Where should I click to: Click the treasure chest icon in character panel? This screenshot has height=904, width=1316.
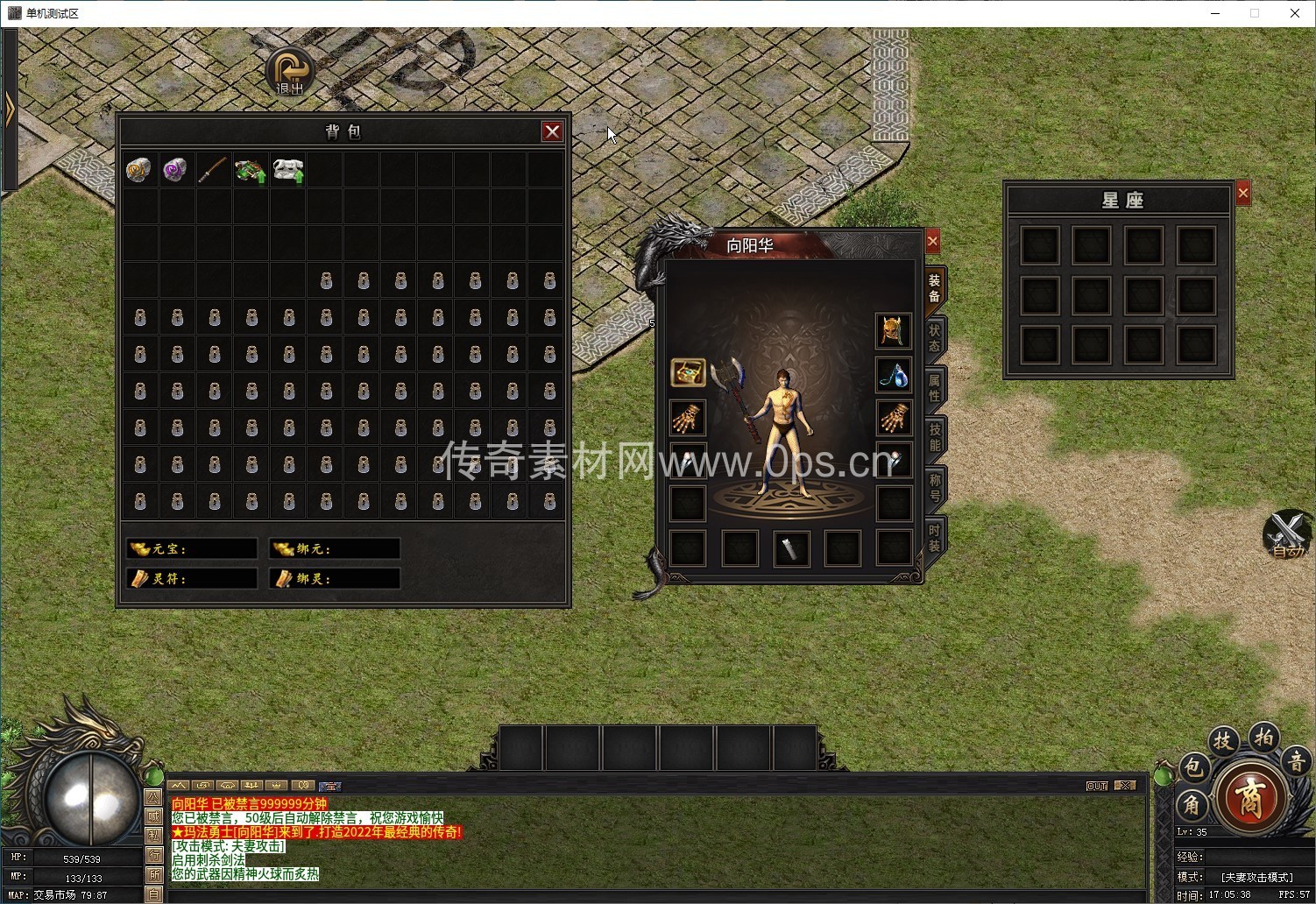(688, 373)
